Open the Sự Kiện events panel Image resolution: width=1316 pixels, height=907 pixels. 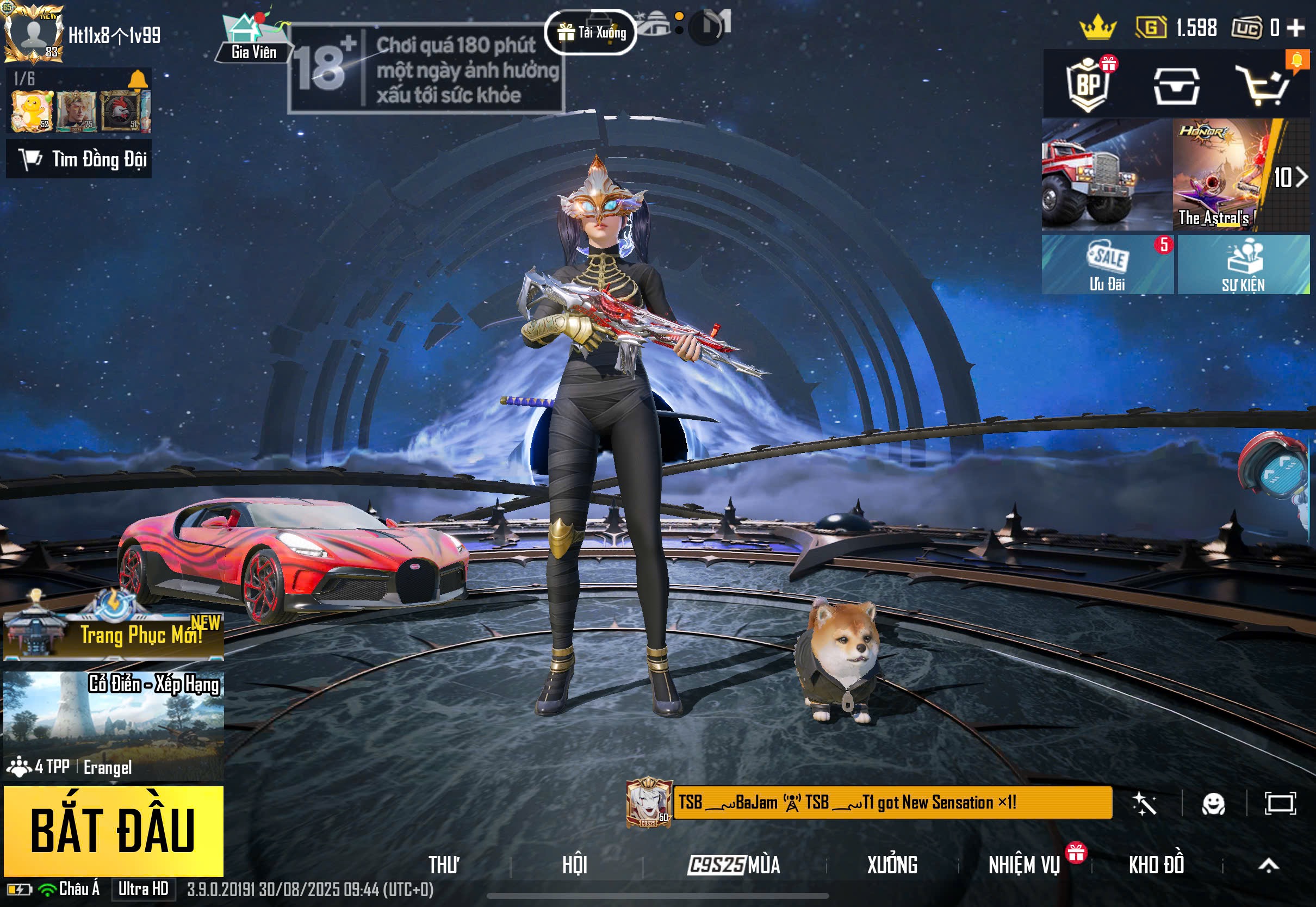tap(1243, 265)
